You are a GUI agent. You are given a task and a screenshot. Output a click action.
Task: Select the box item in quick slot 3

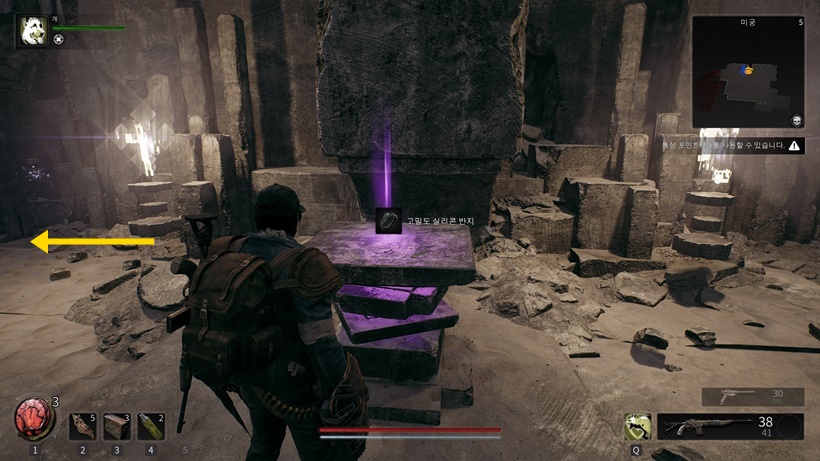(117, 427)
